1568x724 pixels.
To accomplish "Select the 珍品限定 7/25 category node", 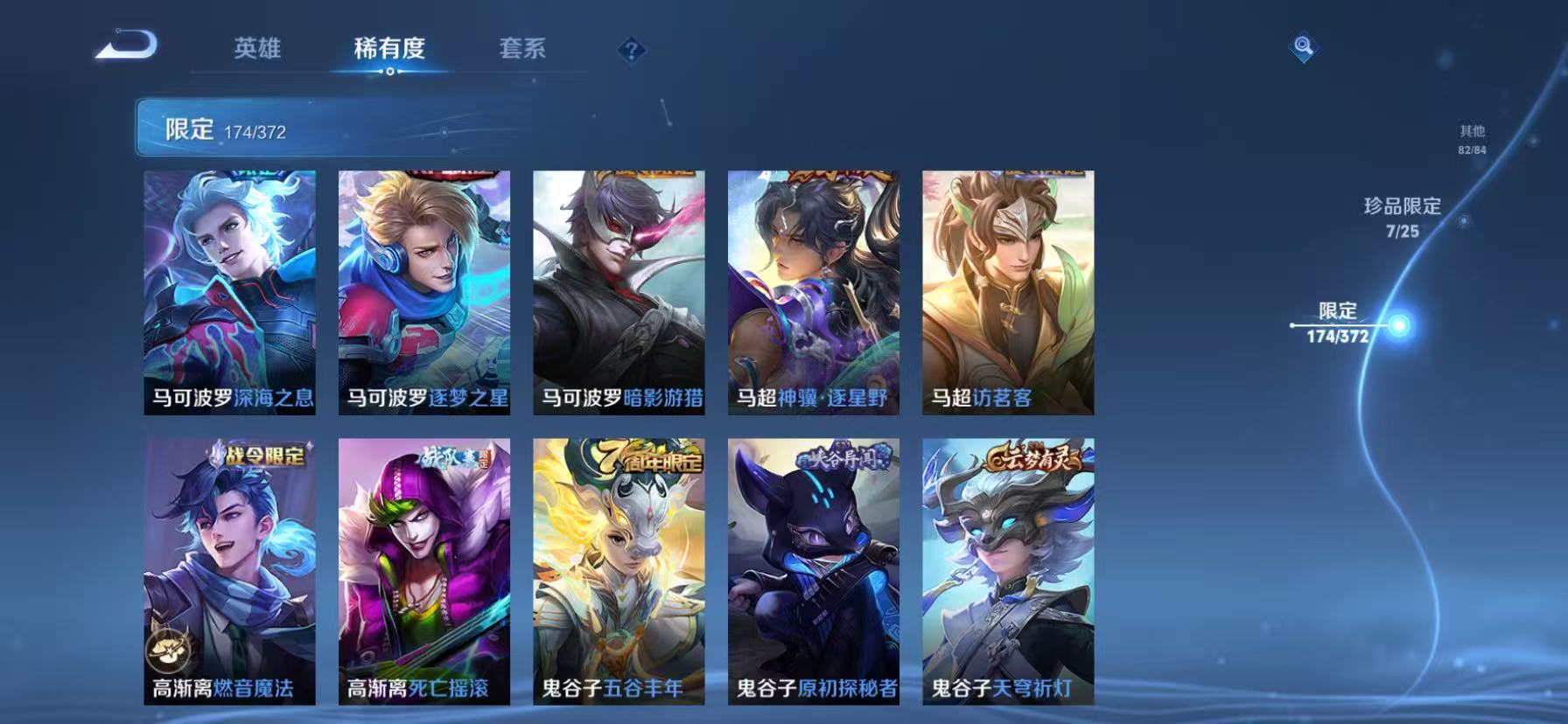I will click(1403, 212).
